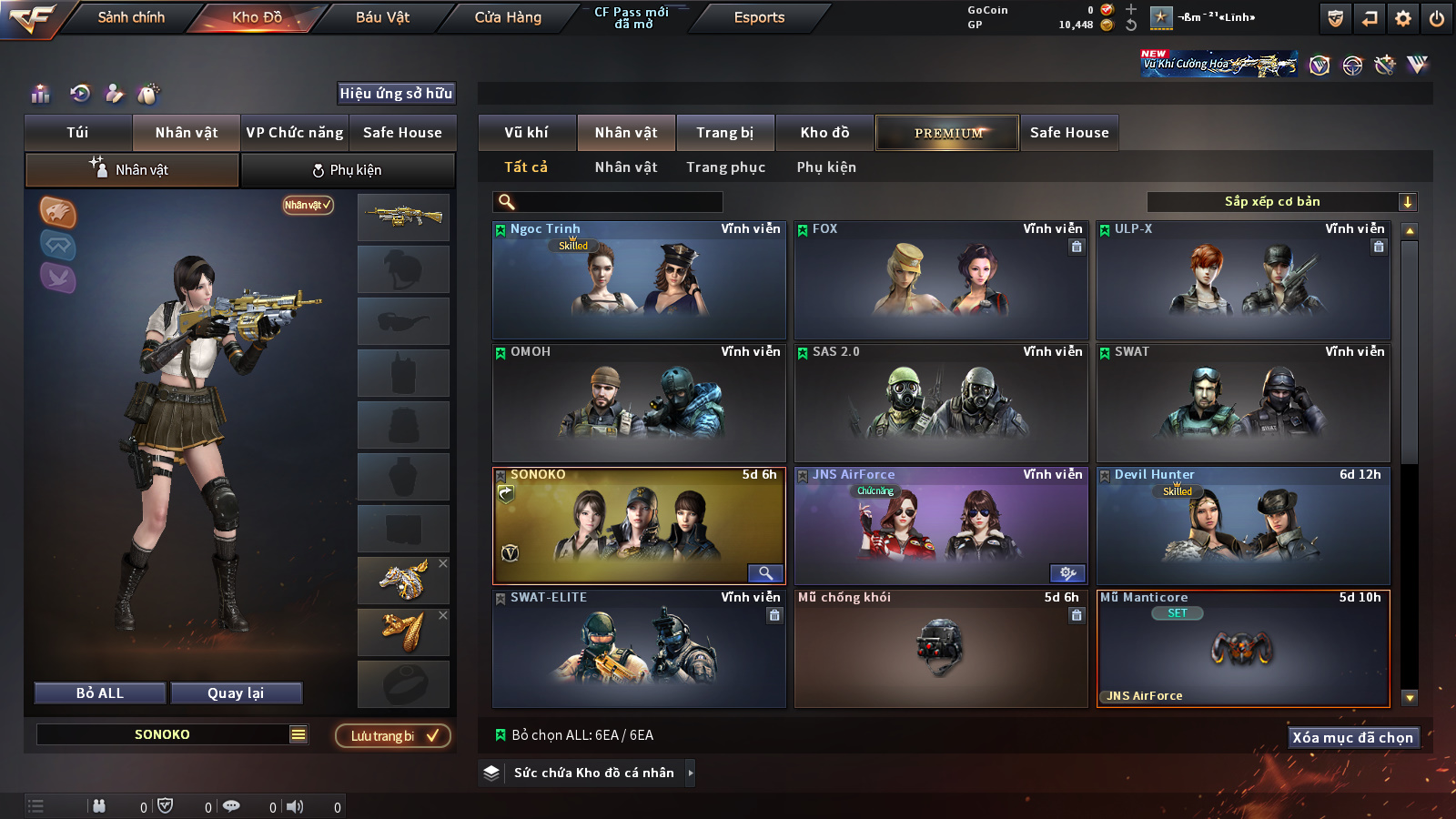This screenshot has width=1456, height=819.
Task: Go to the Cửa Hàng shop
Action: [508, 17]
